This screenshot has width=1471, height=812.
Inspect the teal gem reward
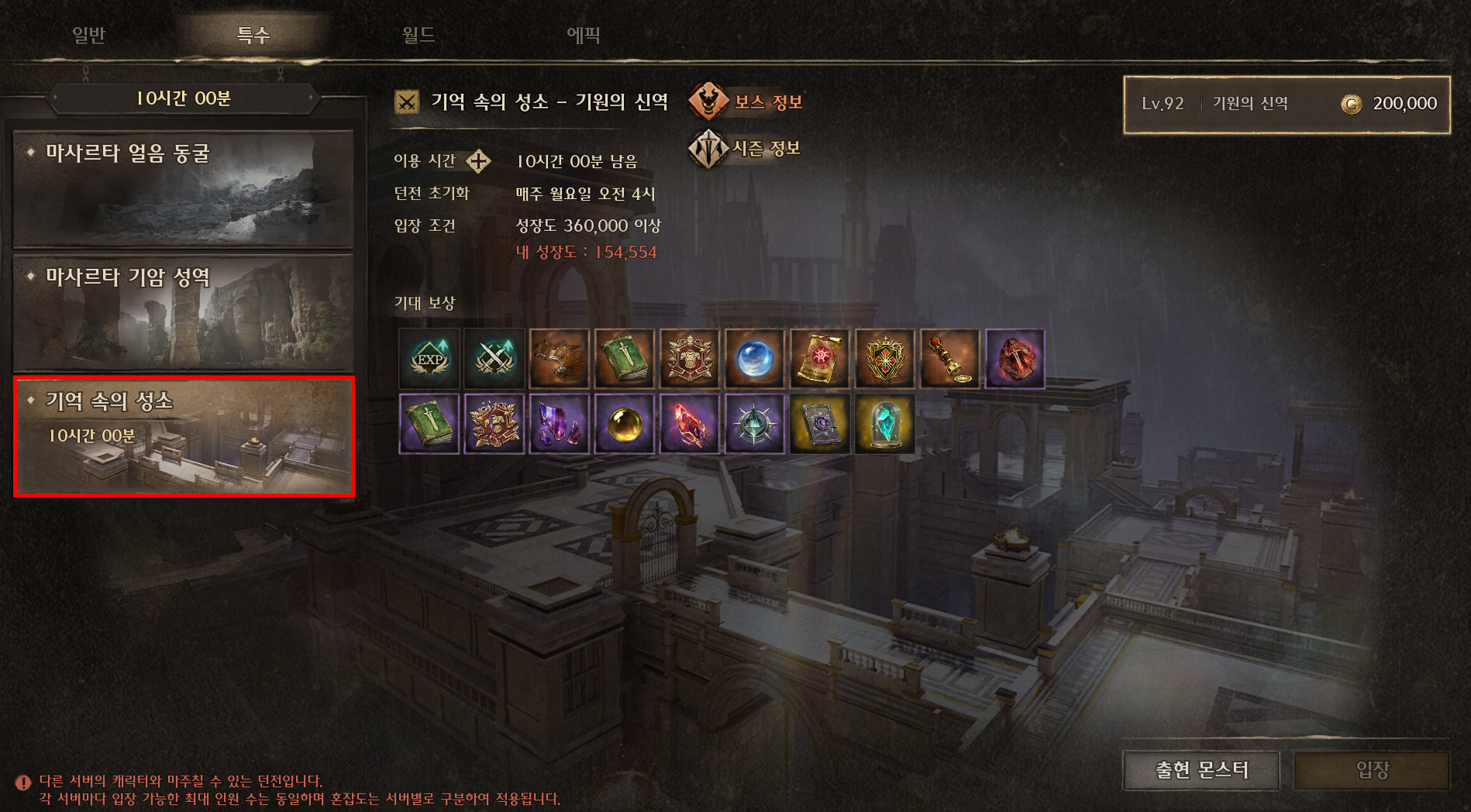click(x=885, y=424)
